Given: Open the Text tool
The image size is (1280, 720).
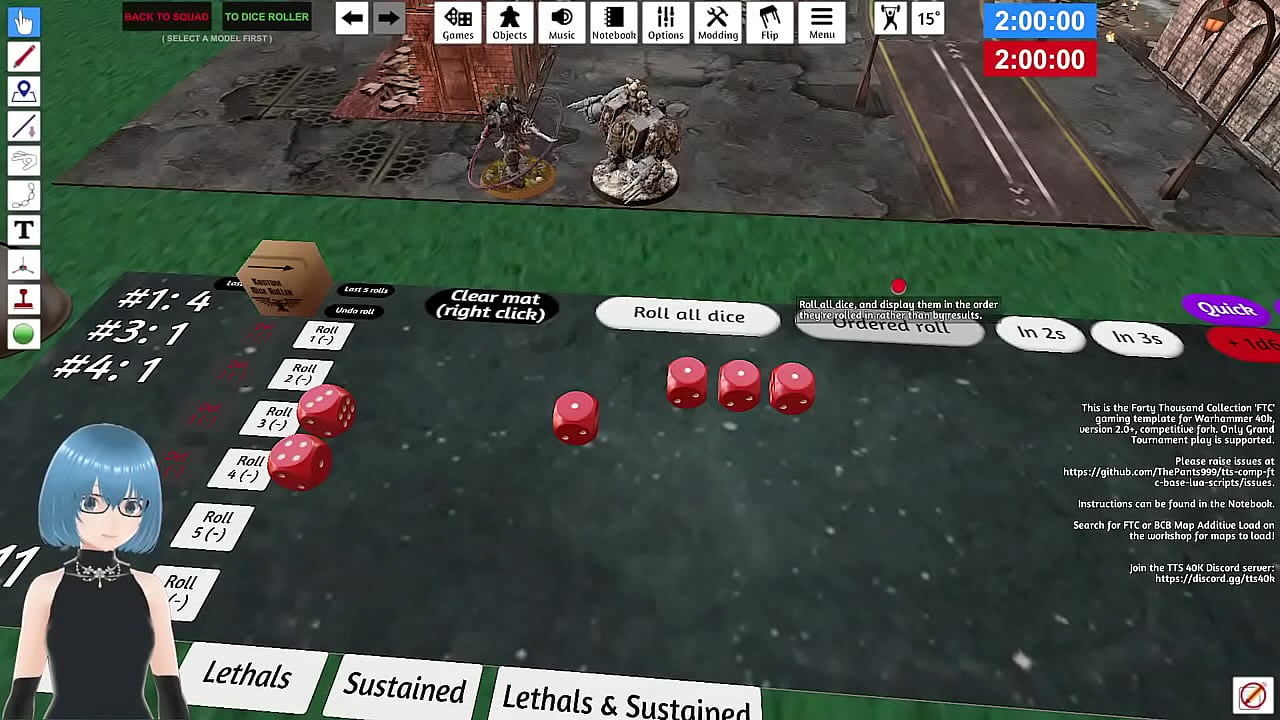Looking at the screenshot, I should click(23, 230).
